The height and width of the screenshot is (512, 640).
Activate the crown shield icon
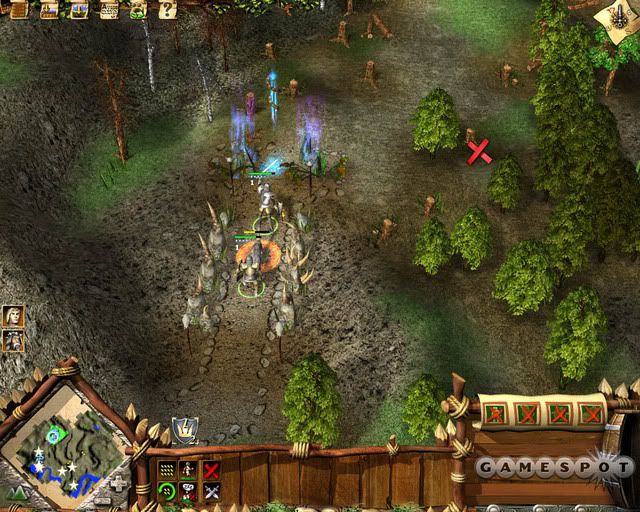pyautogui.click(x=184, y=430)
